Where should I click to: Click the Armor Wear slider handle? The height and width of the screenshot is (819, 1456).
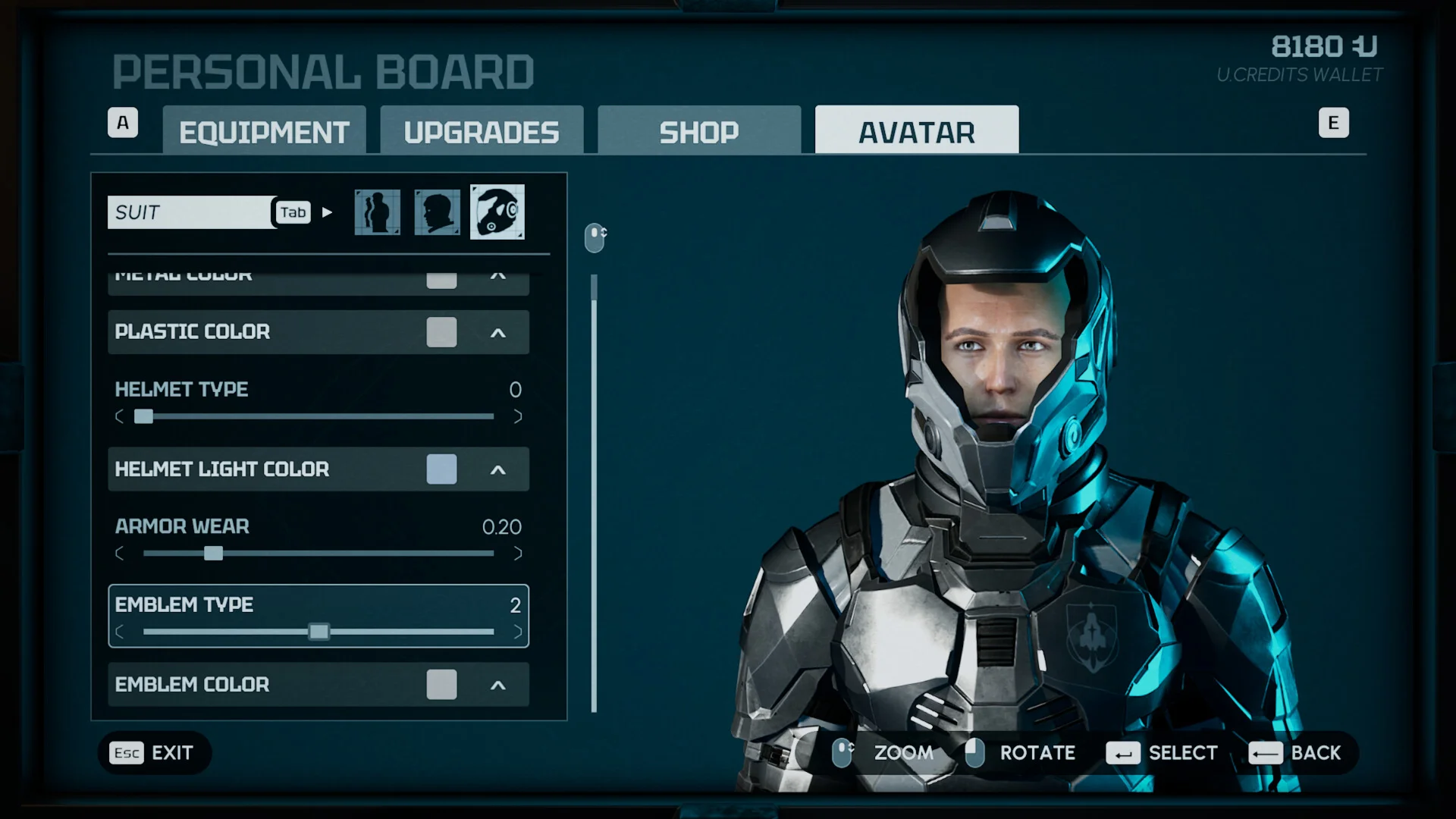[x=213, y=554]
